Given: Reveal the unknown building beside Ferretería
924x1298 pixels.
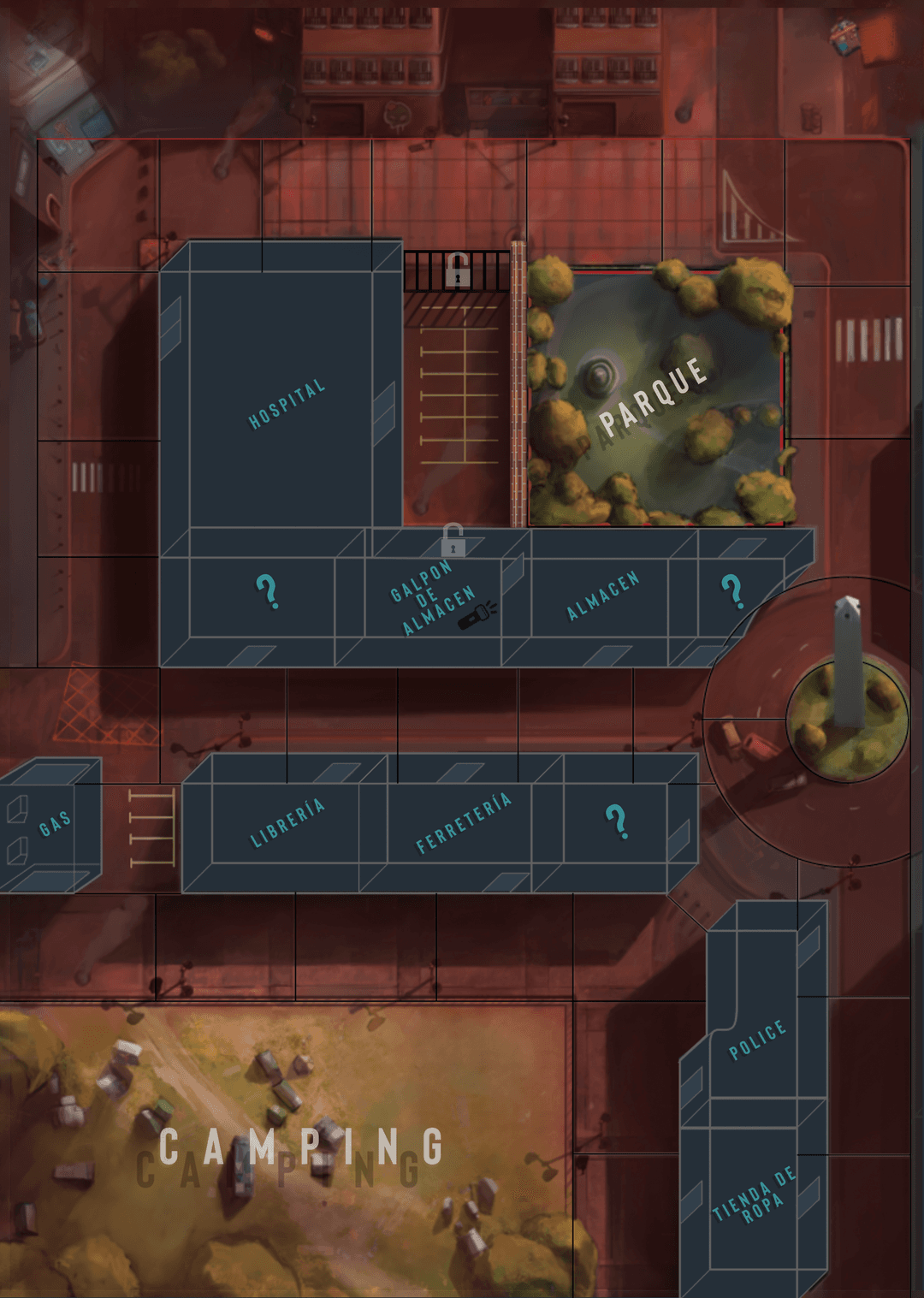Looking at the screenshot, I should pyautogui.click(x=617, y=821).
